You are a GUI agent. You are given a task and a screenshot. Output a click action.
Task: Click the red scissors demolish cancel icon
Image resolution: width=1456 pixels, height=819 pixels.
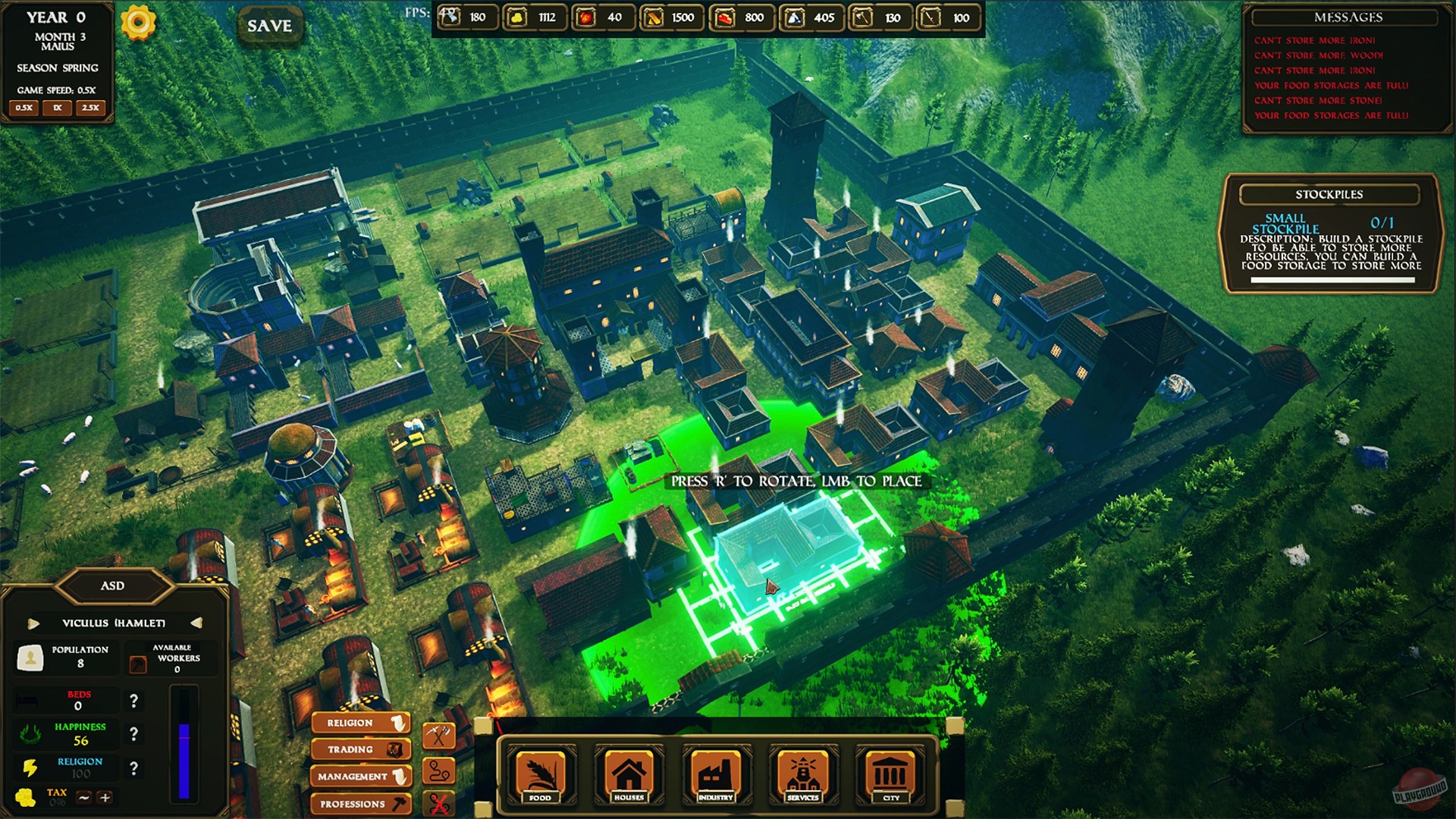click(x=438, y=802)
